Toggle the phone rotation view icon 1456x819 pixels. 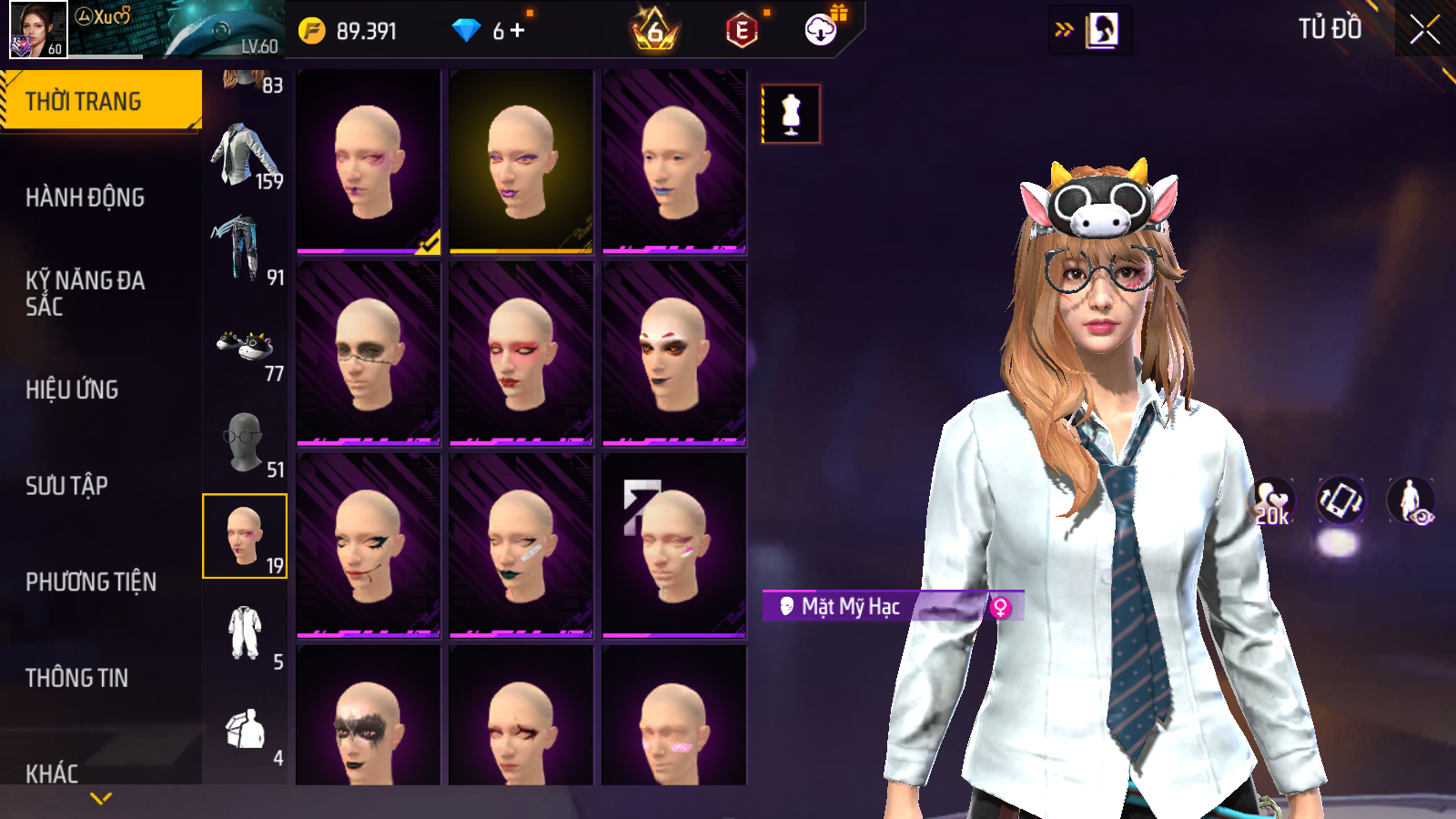1340,500
